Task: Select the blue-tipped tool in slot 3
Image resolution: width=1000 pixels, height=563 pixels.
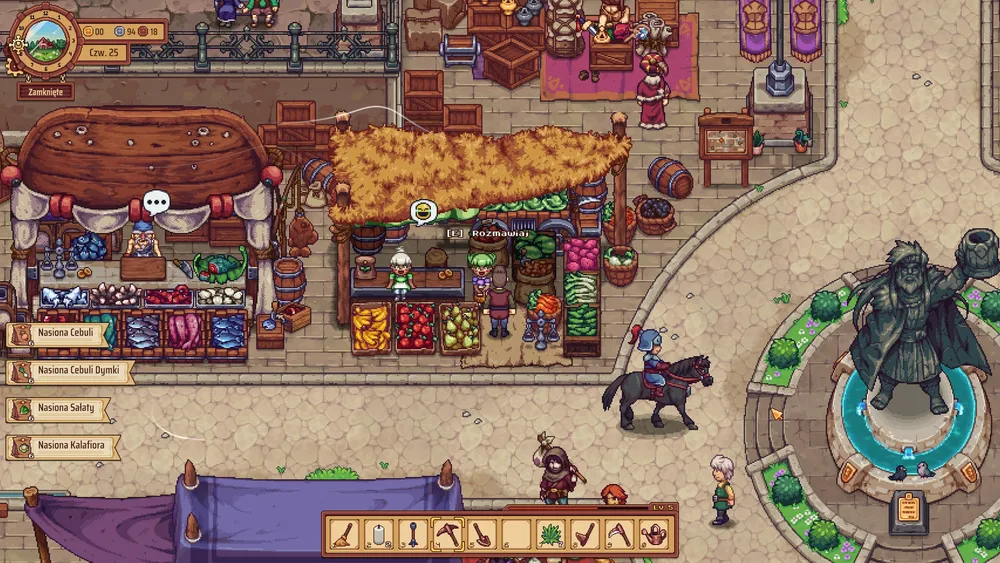Action: [x=413, y=535]
